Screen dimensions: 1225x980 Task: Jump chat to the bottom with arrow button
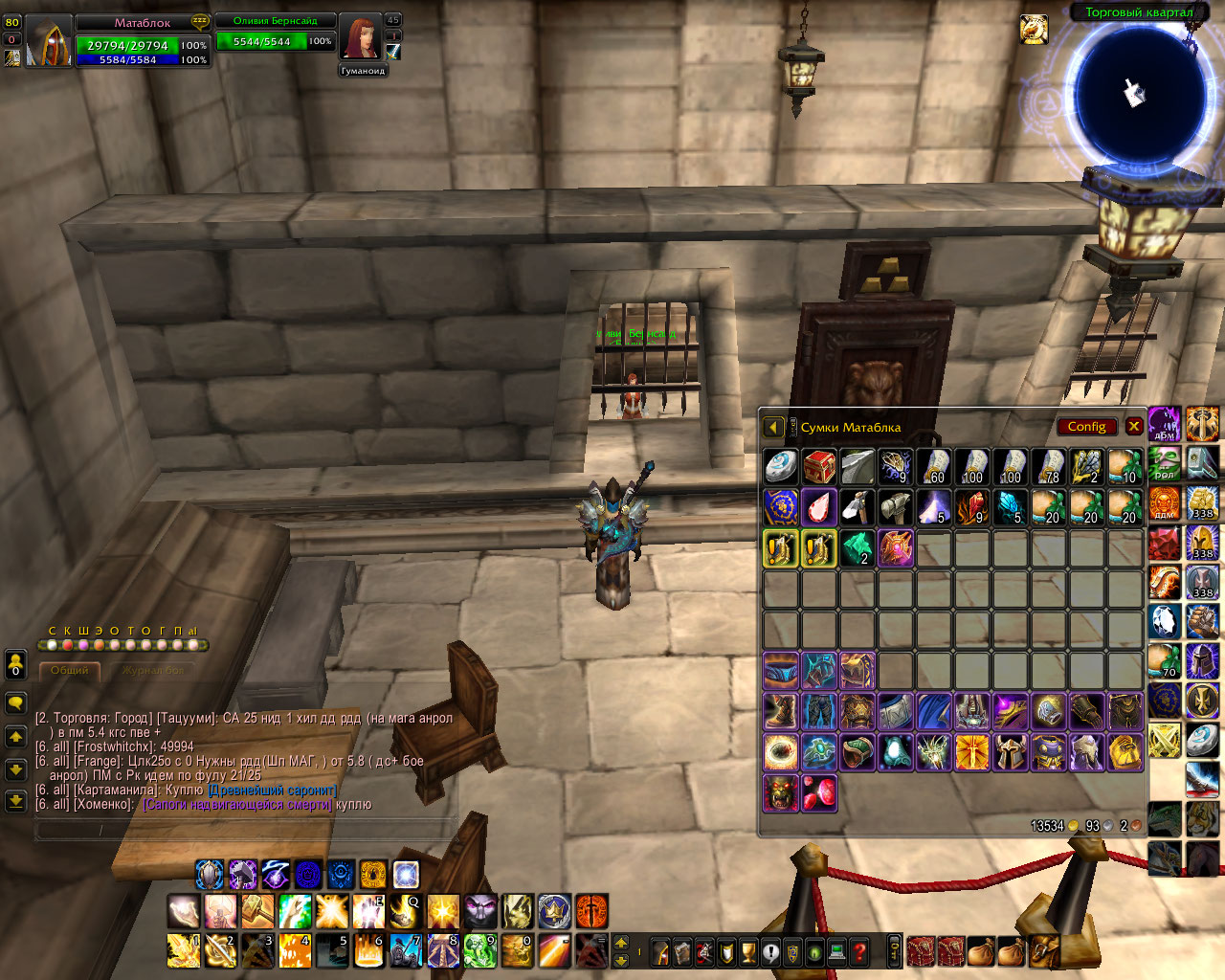(x=15, y=800)
